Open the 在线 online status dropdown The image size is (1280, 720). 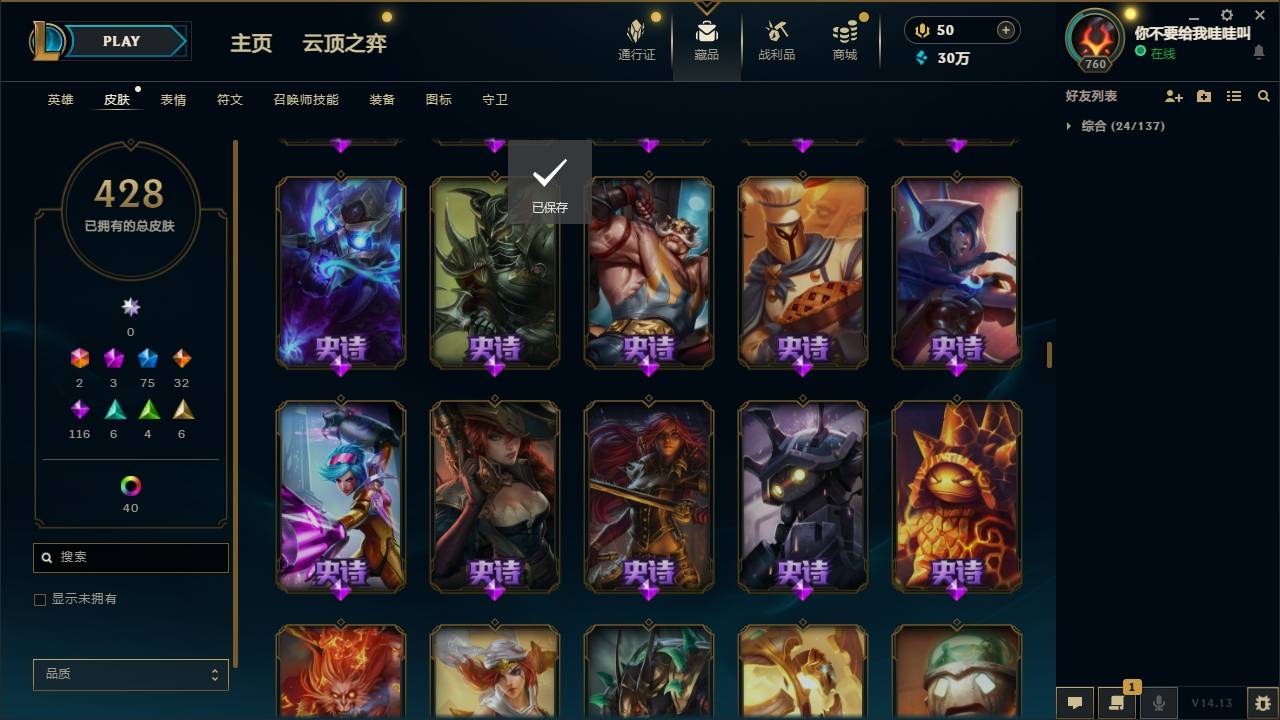pyautogui.click(x=1161, y=53)
